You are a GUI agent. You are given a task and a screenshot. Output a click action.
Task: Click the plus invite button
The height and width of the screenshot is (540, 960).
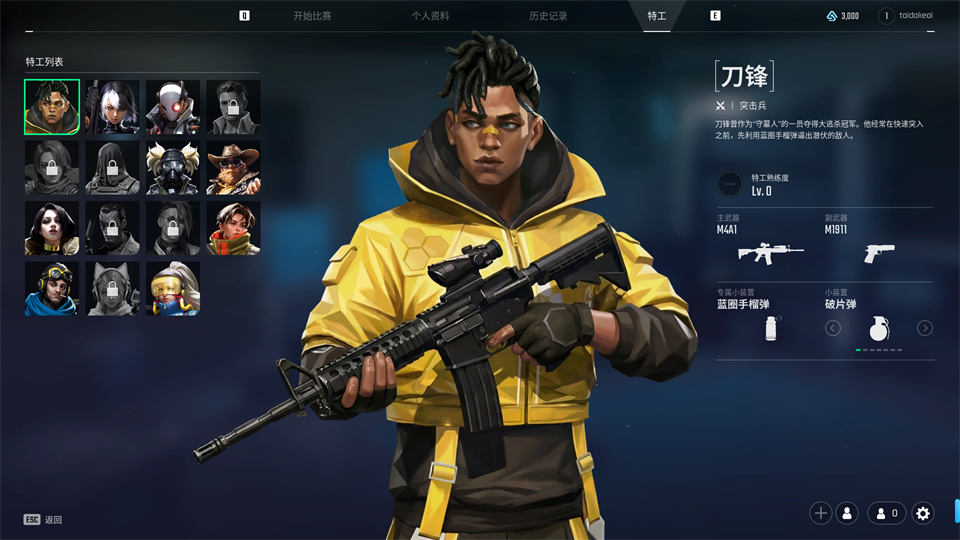click(821, 513)
